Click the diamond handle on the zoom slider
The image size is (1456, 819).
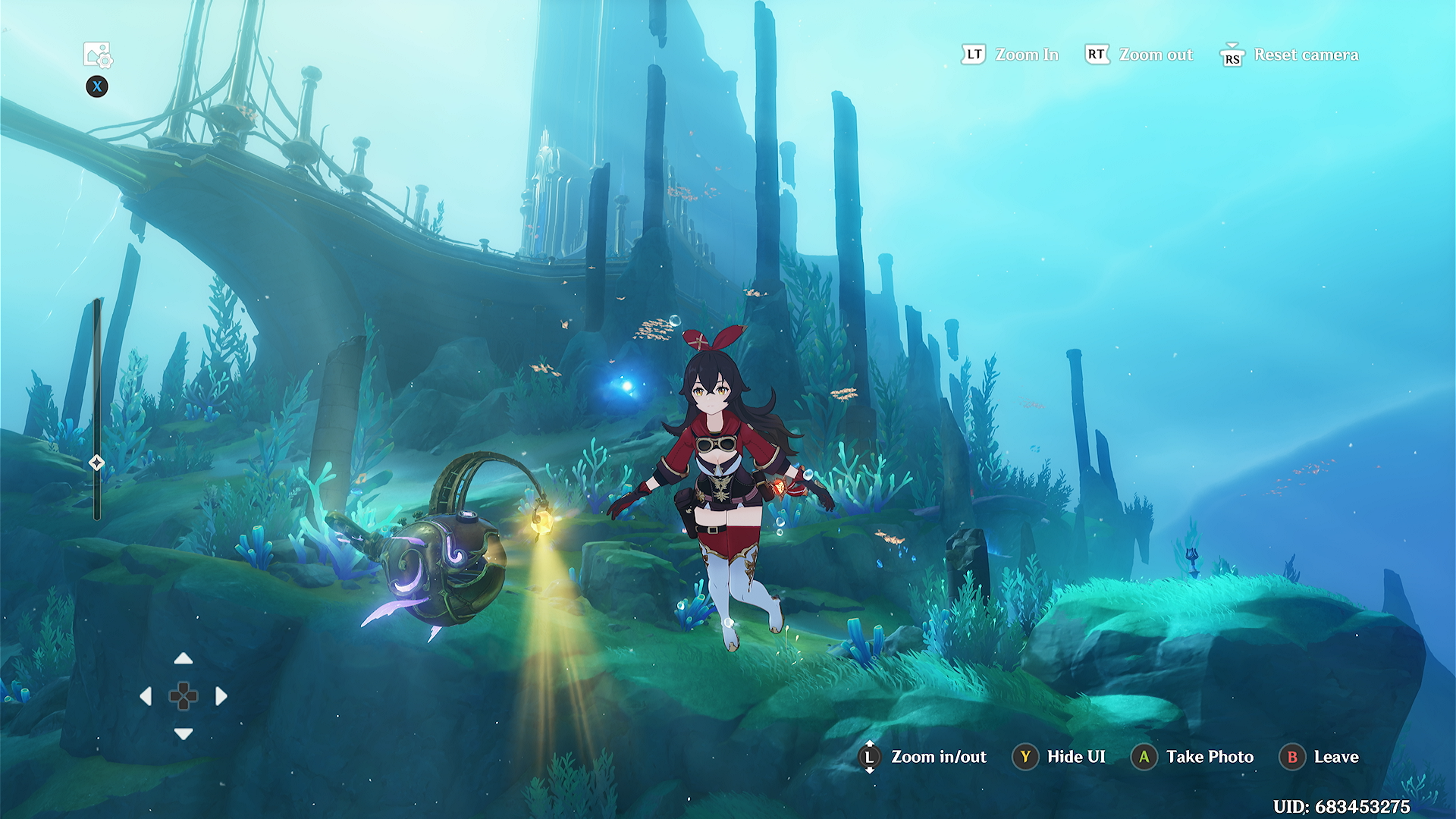[x=96, y=463]
